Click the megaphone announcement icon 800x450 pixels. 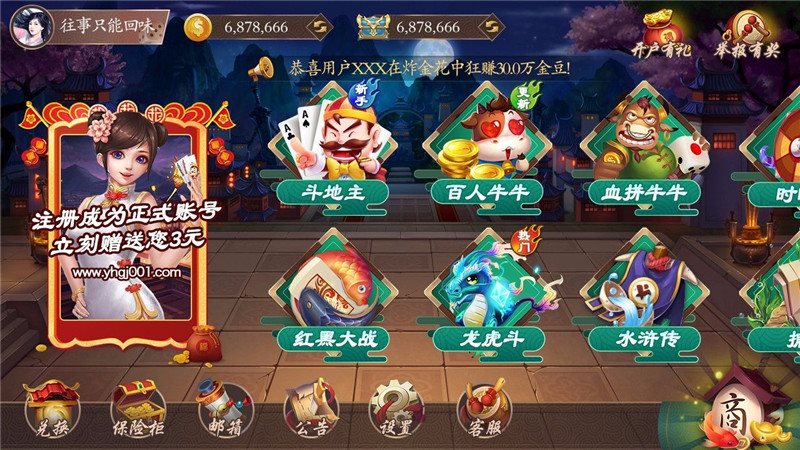(x=262, y=68)
